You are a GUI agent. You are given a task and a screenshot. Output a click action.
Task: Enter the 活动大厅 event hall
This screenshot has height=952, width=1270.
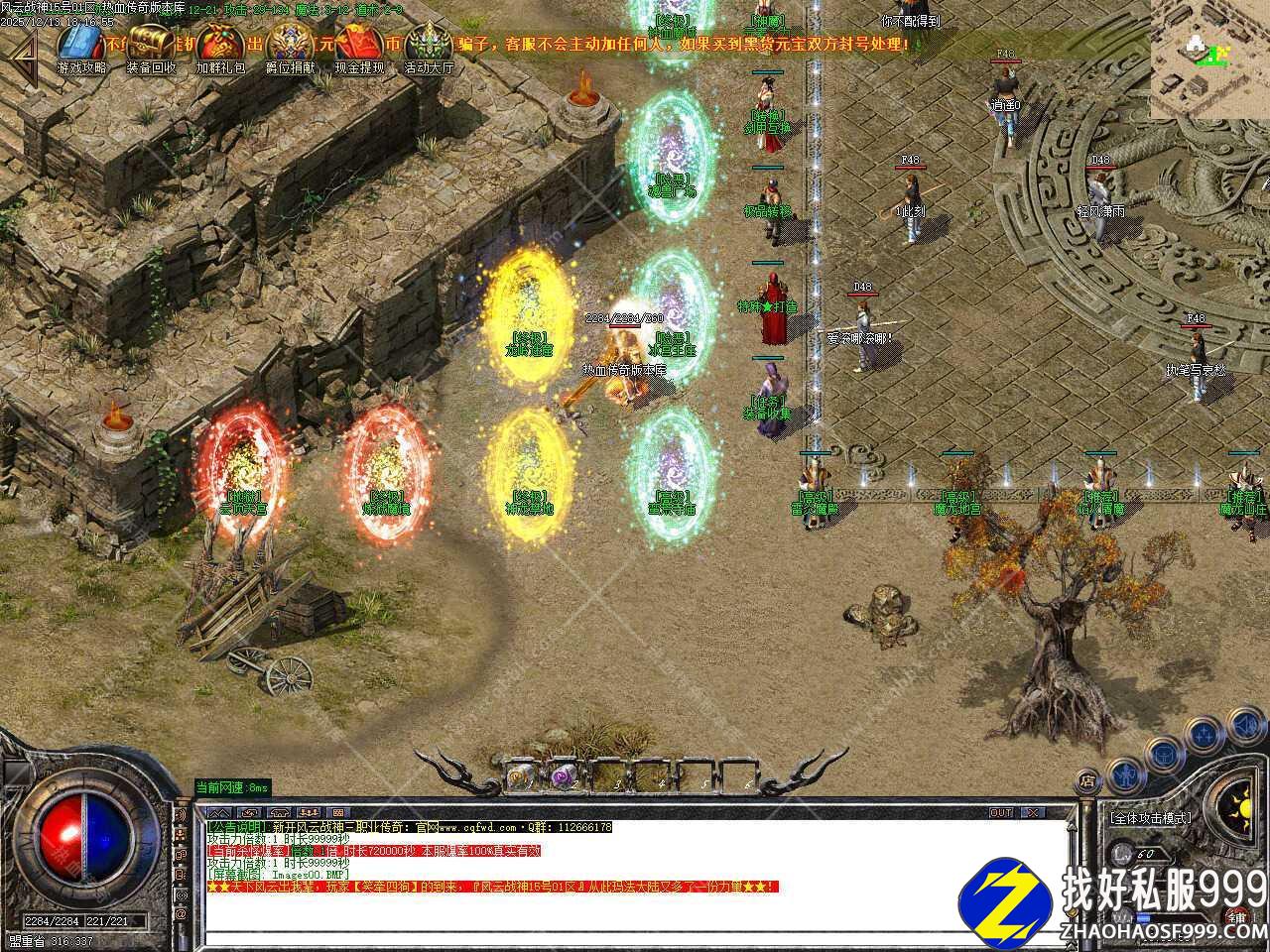(429, 46)
